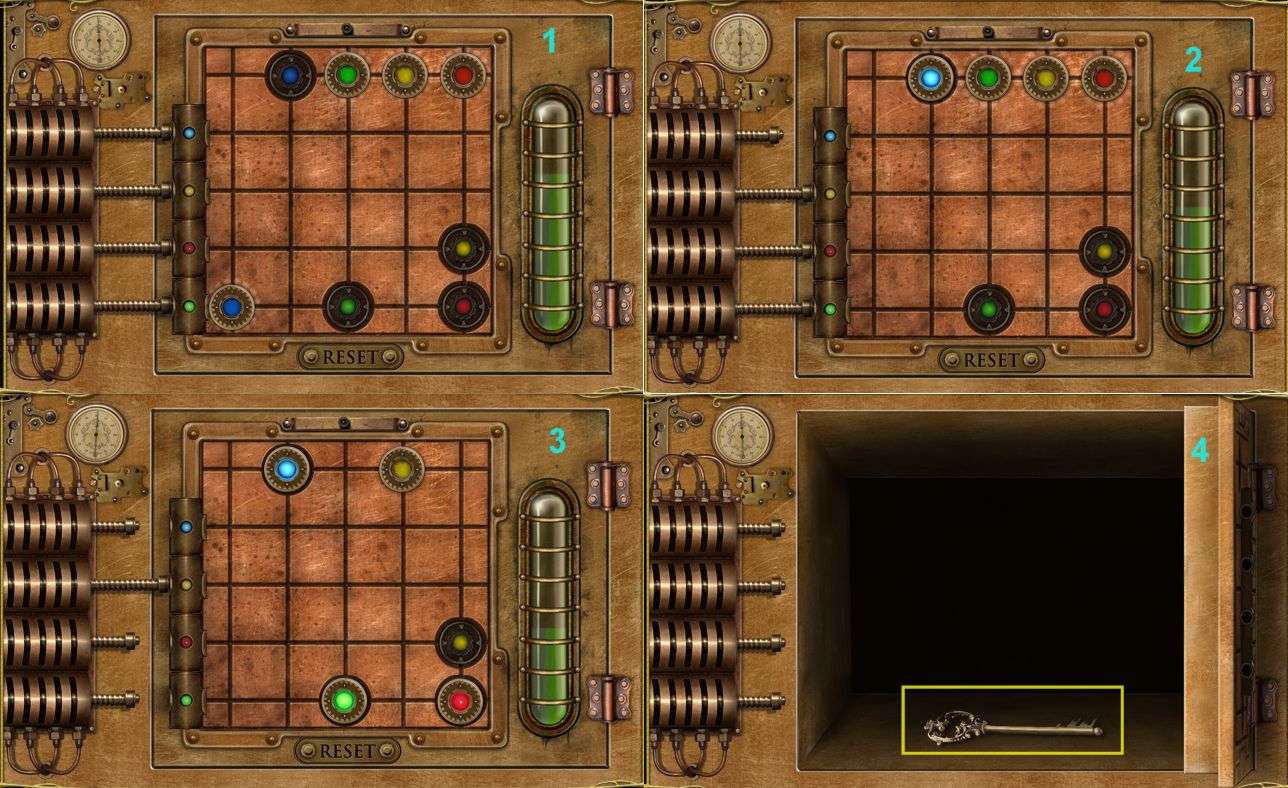Choose the gear-rimmed yellow piece in panel 3
The image size is (1288, 788).
pyautogui.click(x=402, y=468)
